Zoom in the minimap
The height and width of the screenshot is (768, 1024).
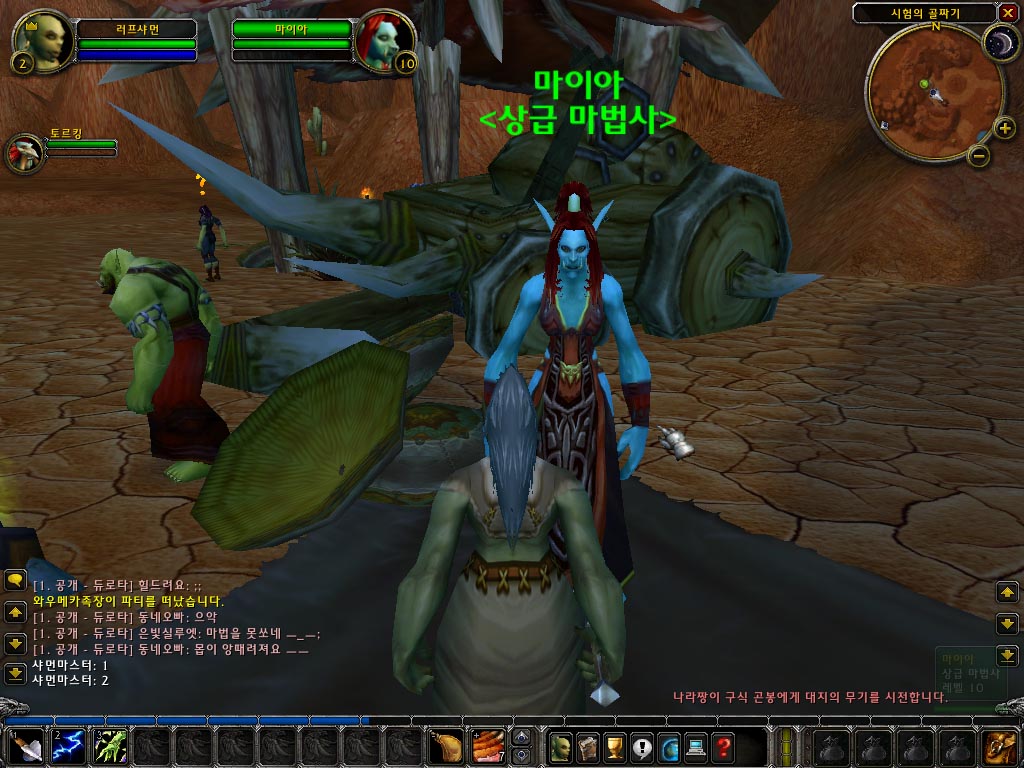tap(1004, 127)
